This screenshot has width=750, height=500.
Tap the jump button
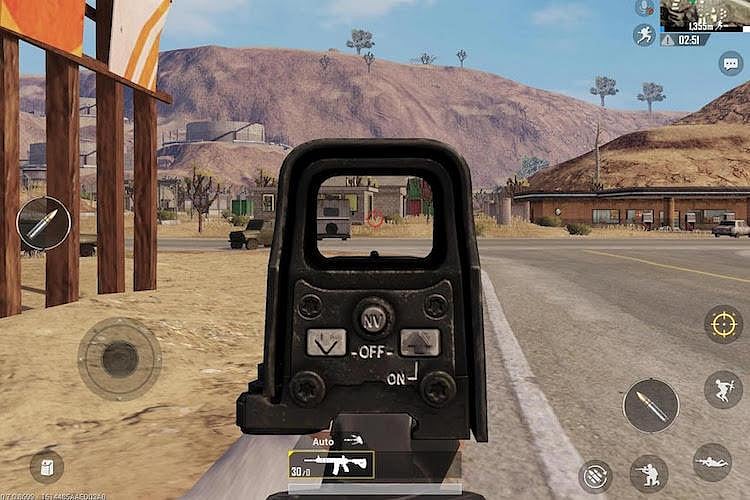click(x=723, y=389)
